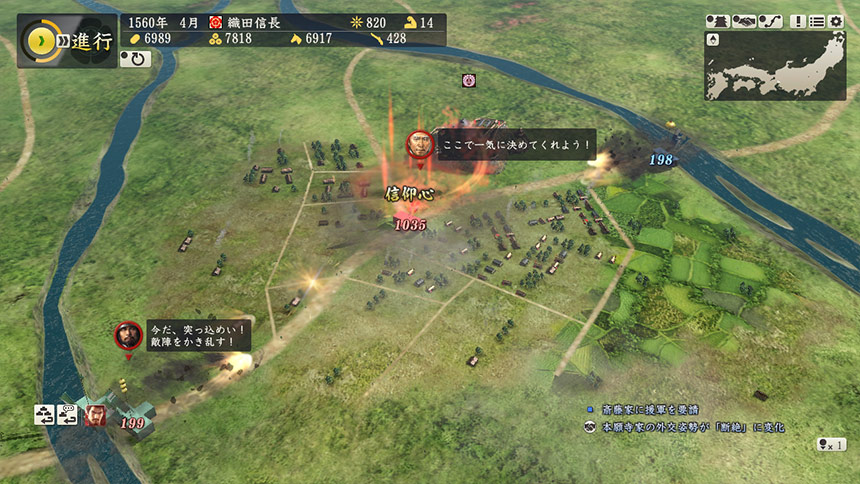Click the 進行 advance-time button
This screenshot has height=484, width=860.
point(55,40)
